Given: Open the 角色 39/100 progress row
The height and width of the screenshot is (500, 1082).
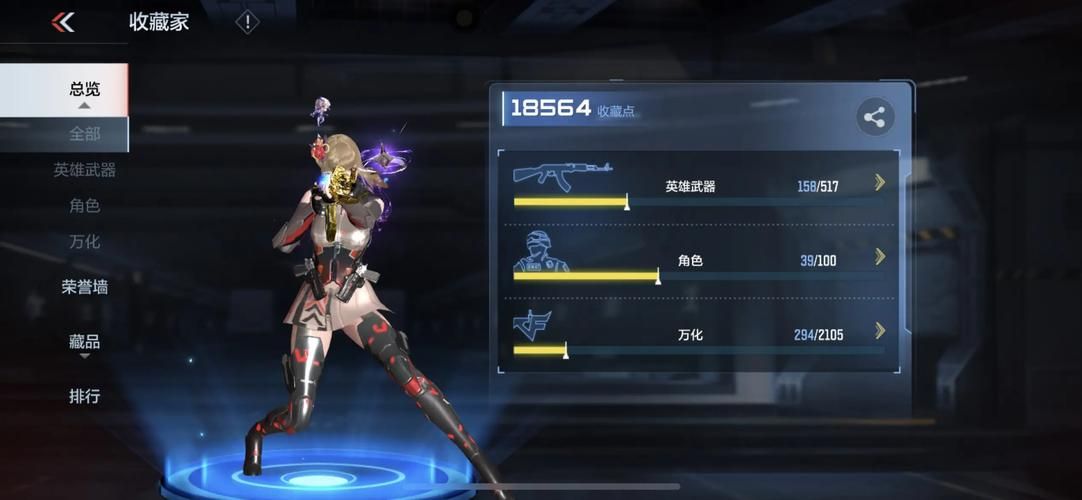Looking at the screenshot, I should coord(698,261).
